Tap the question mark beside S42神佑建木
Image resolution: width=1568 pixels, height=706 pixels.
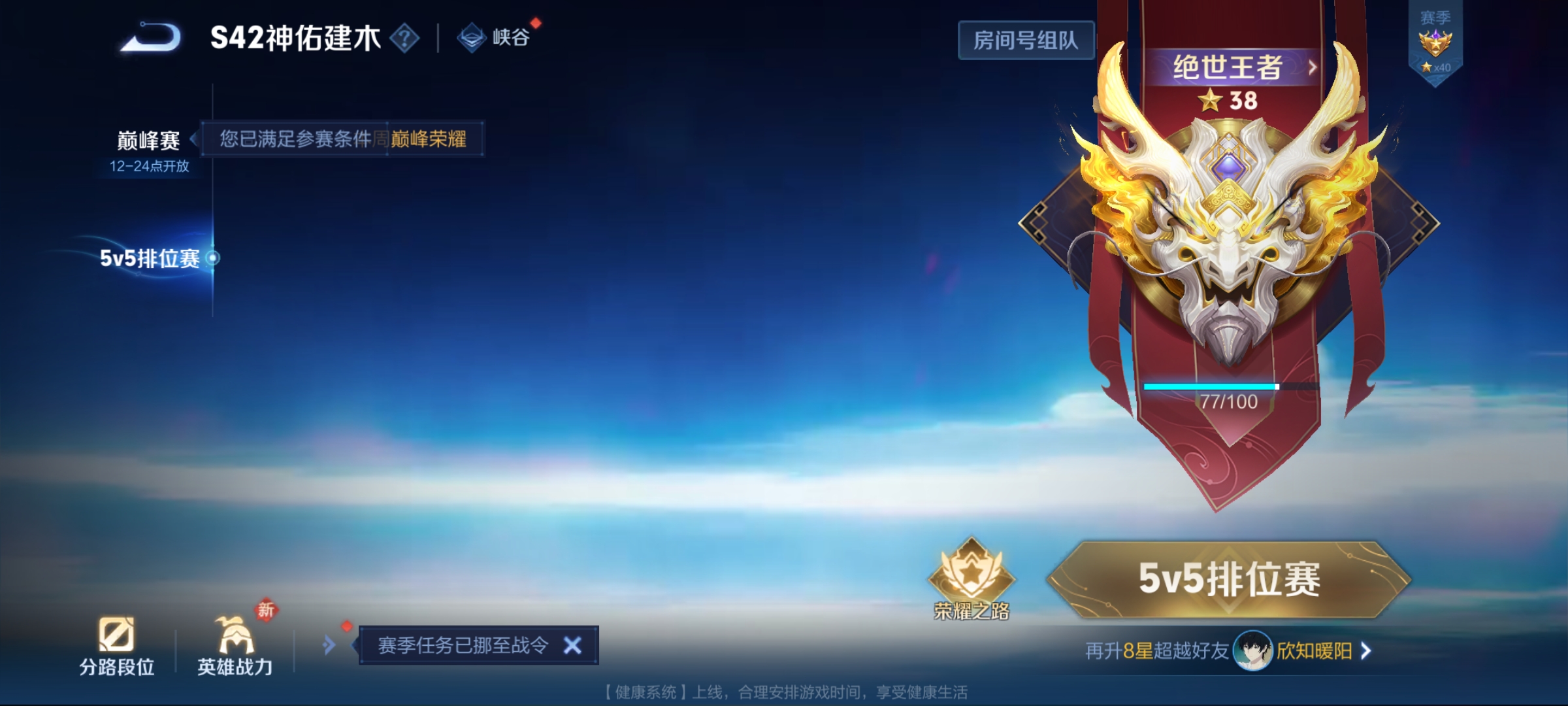405,38
